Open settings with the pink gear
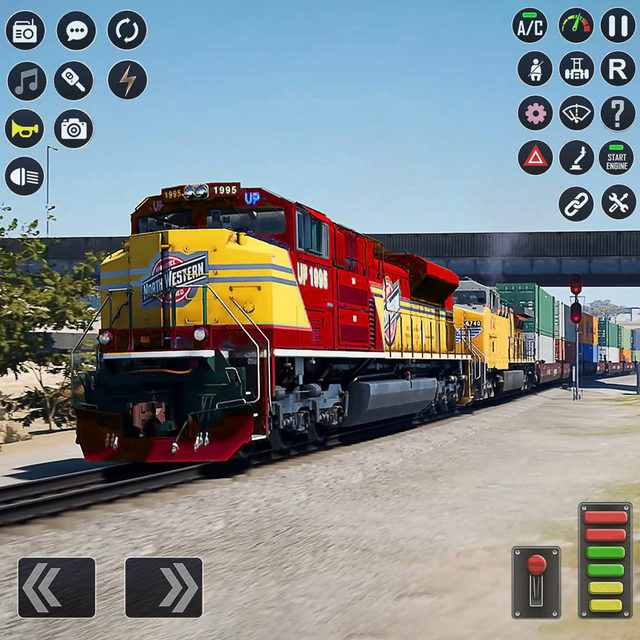This screenshot has width=640, height=640. [535, 112]
